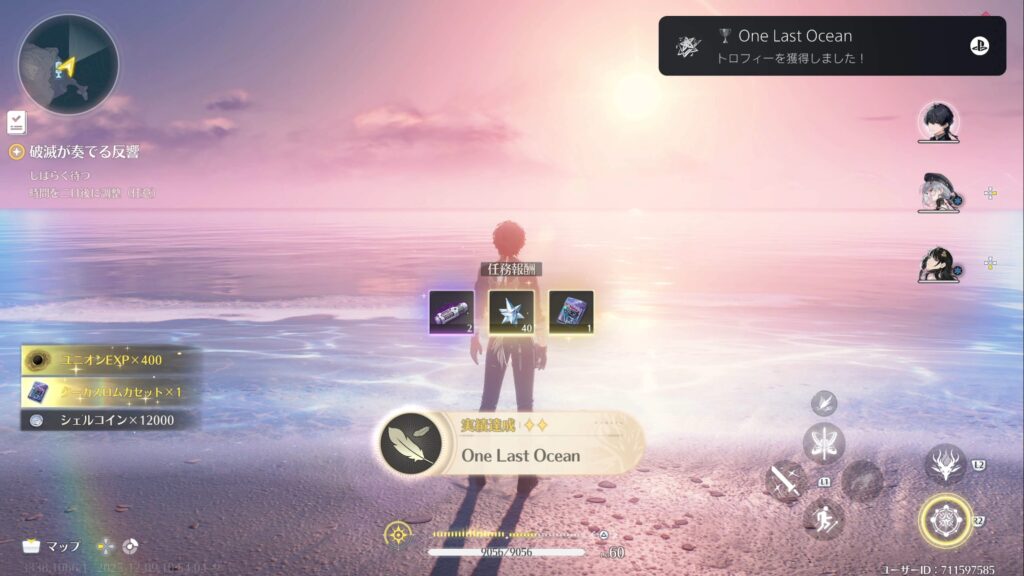
Task: Use the small feather utility icon
Action: (x=824, y=403)
